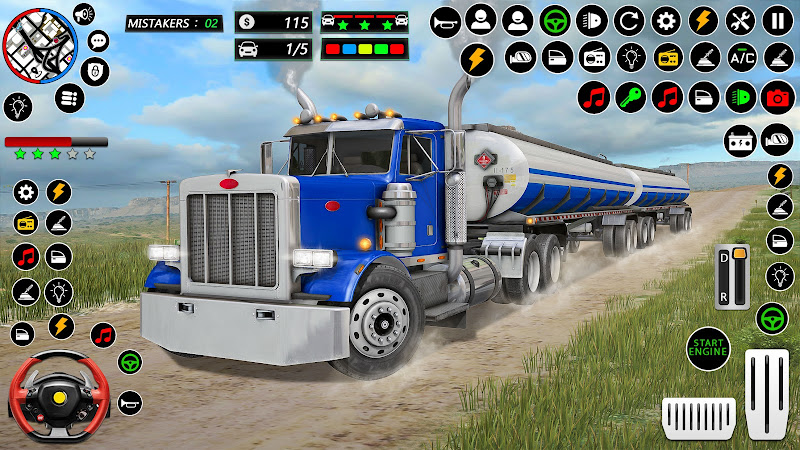This screenshot has height=450, width=800.
Task: Select the red camera icon
Action: coord(776,97)
